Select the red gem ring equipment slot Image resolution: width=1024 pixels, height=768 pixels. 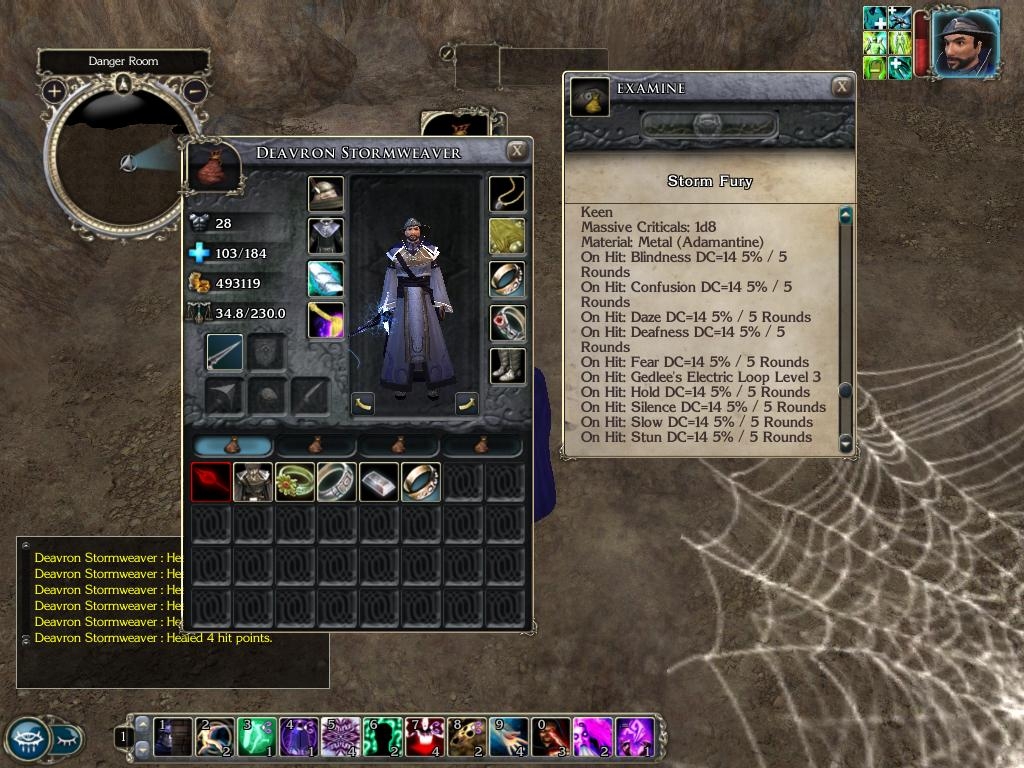[507, 323]
